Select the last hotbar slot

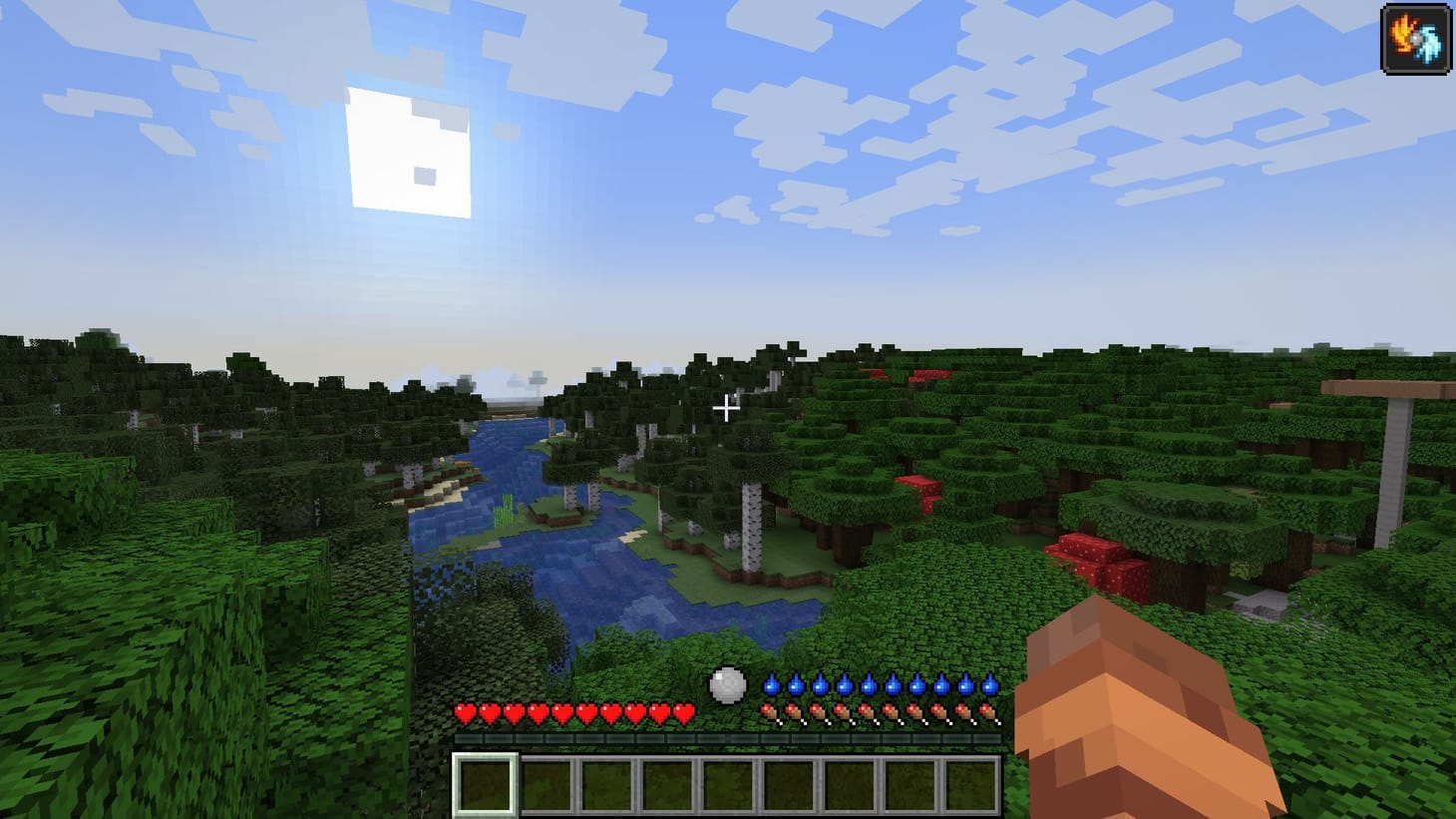coord(972,784)
